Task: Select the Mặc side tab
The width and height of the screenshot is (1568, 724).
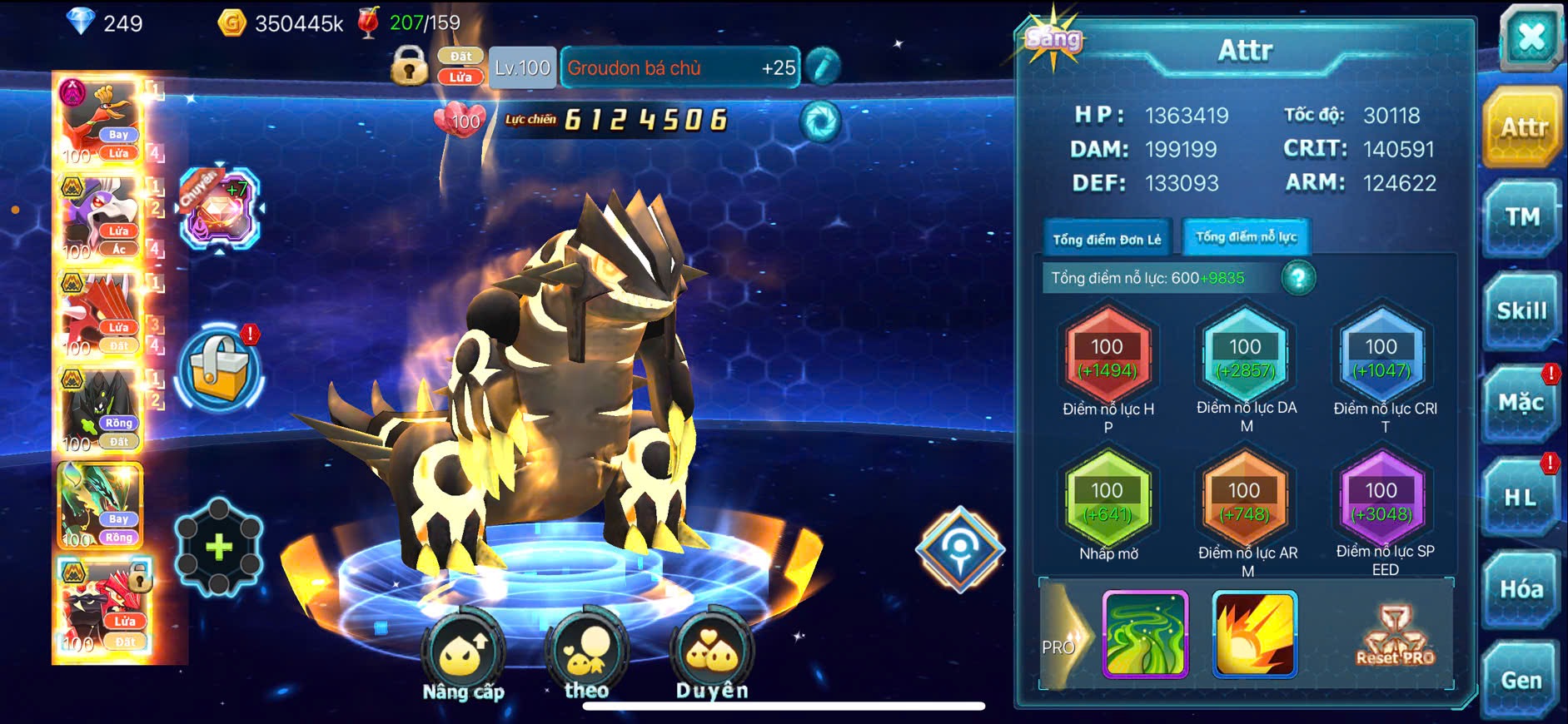Action: (1521, 404)
